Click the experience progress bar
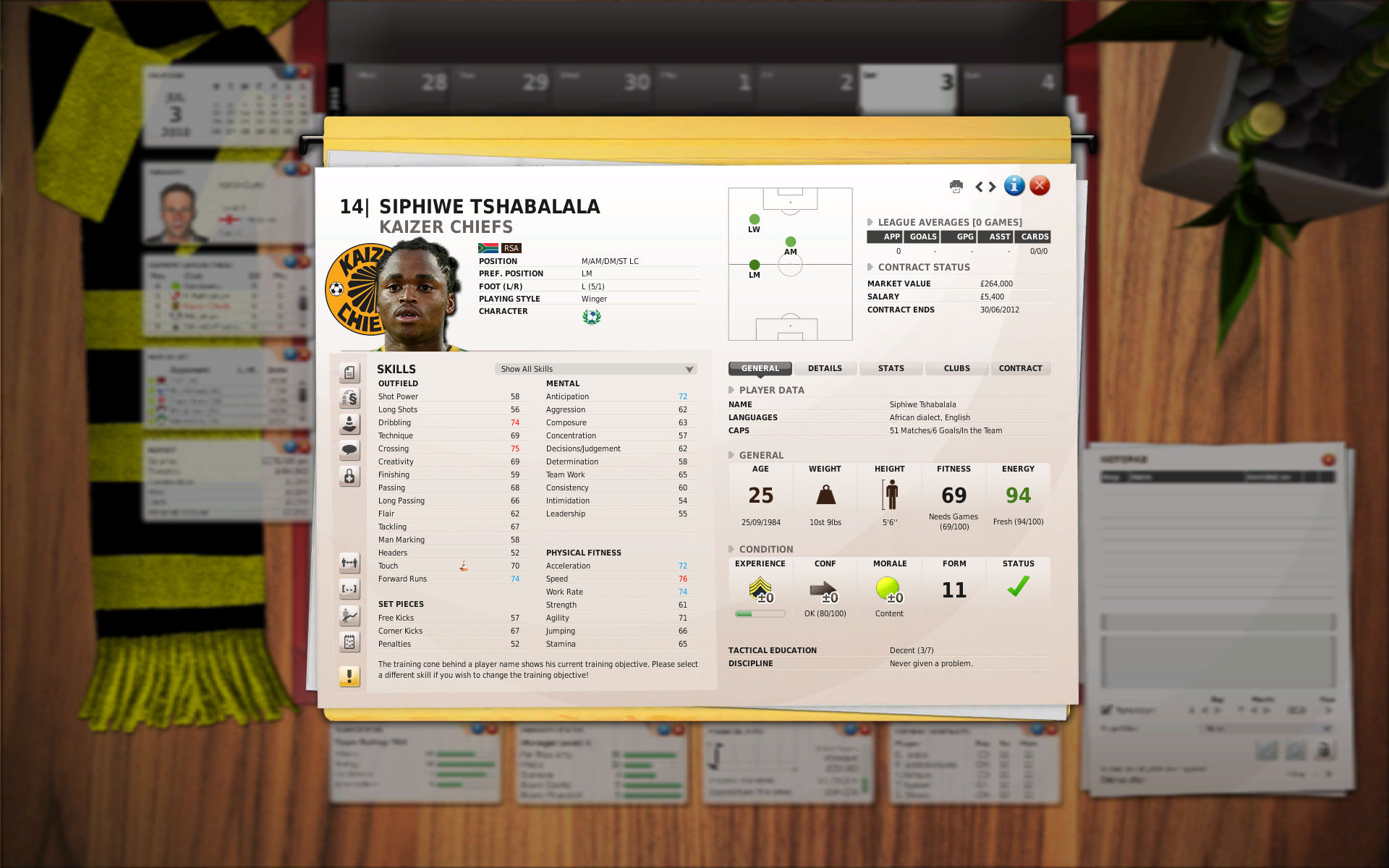The height and width of the screenshot is (868, 1389). [760, 613]
